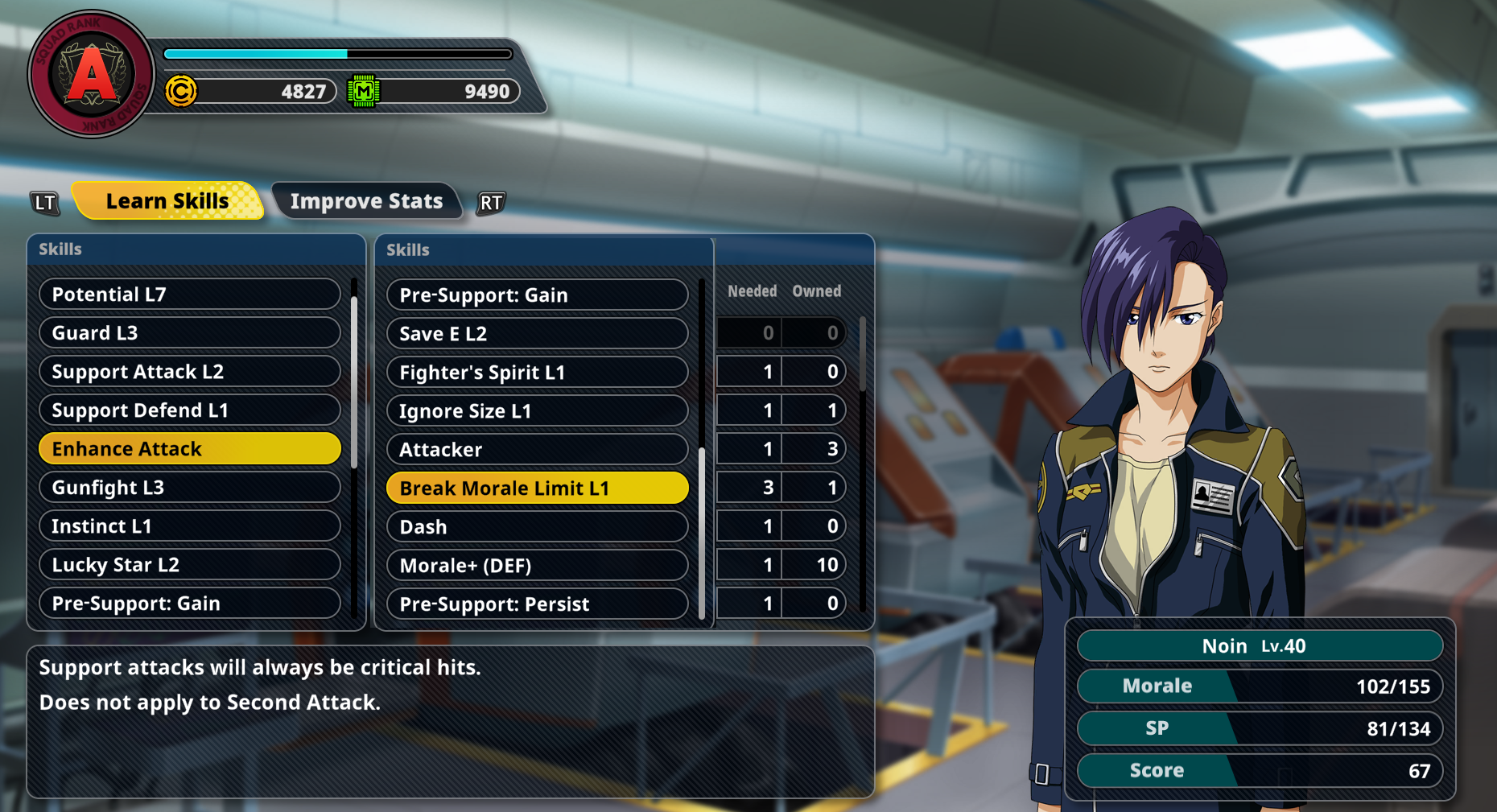
Task: Select the Pre-Support: Persist skill
Action: coord(537,604)
